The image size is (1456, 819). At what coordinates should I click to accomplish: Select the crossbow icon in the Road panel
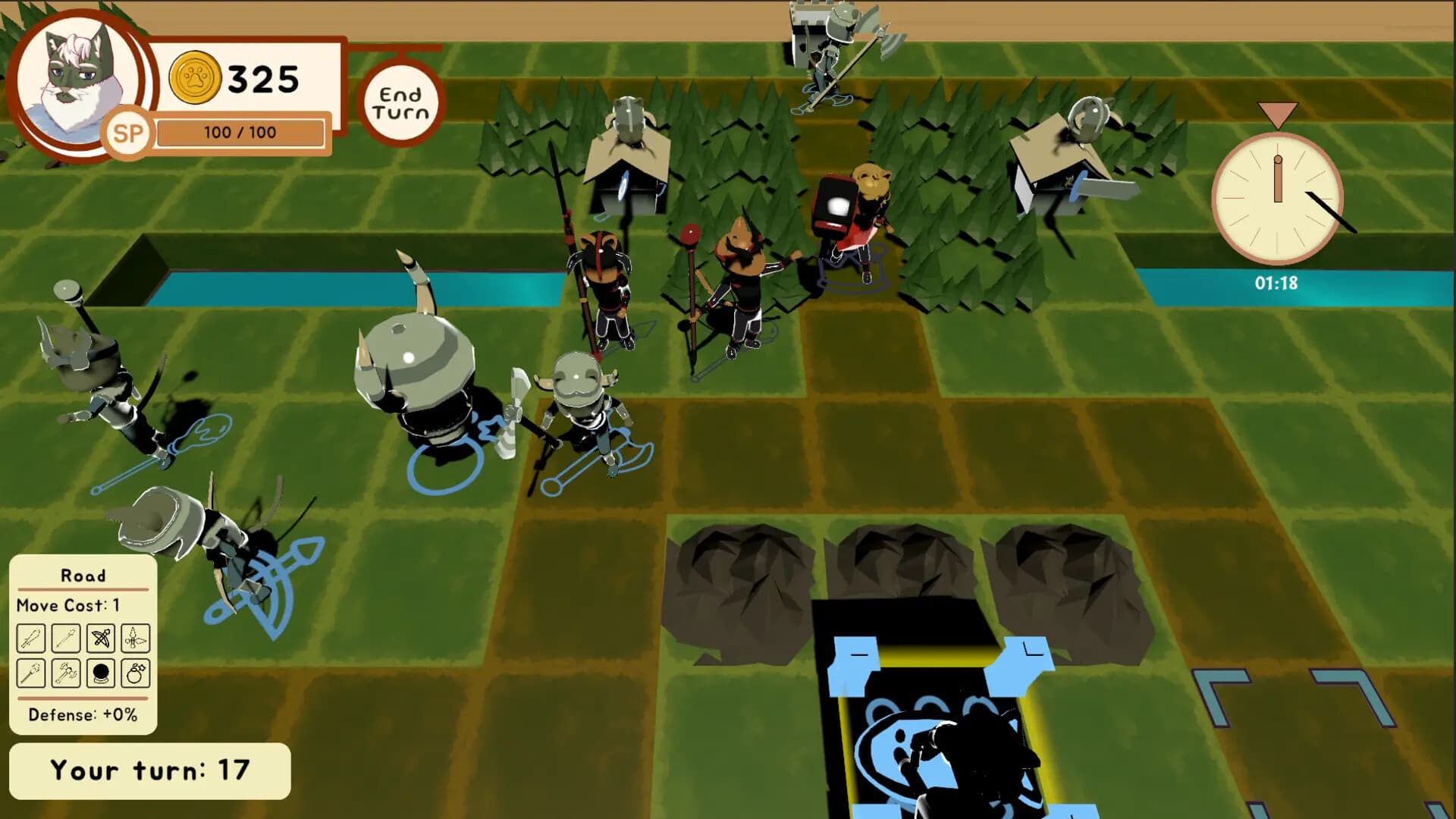[x=99, y=637]
